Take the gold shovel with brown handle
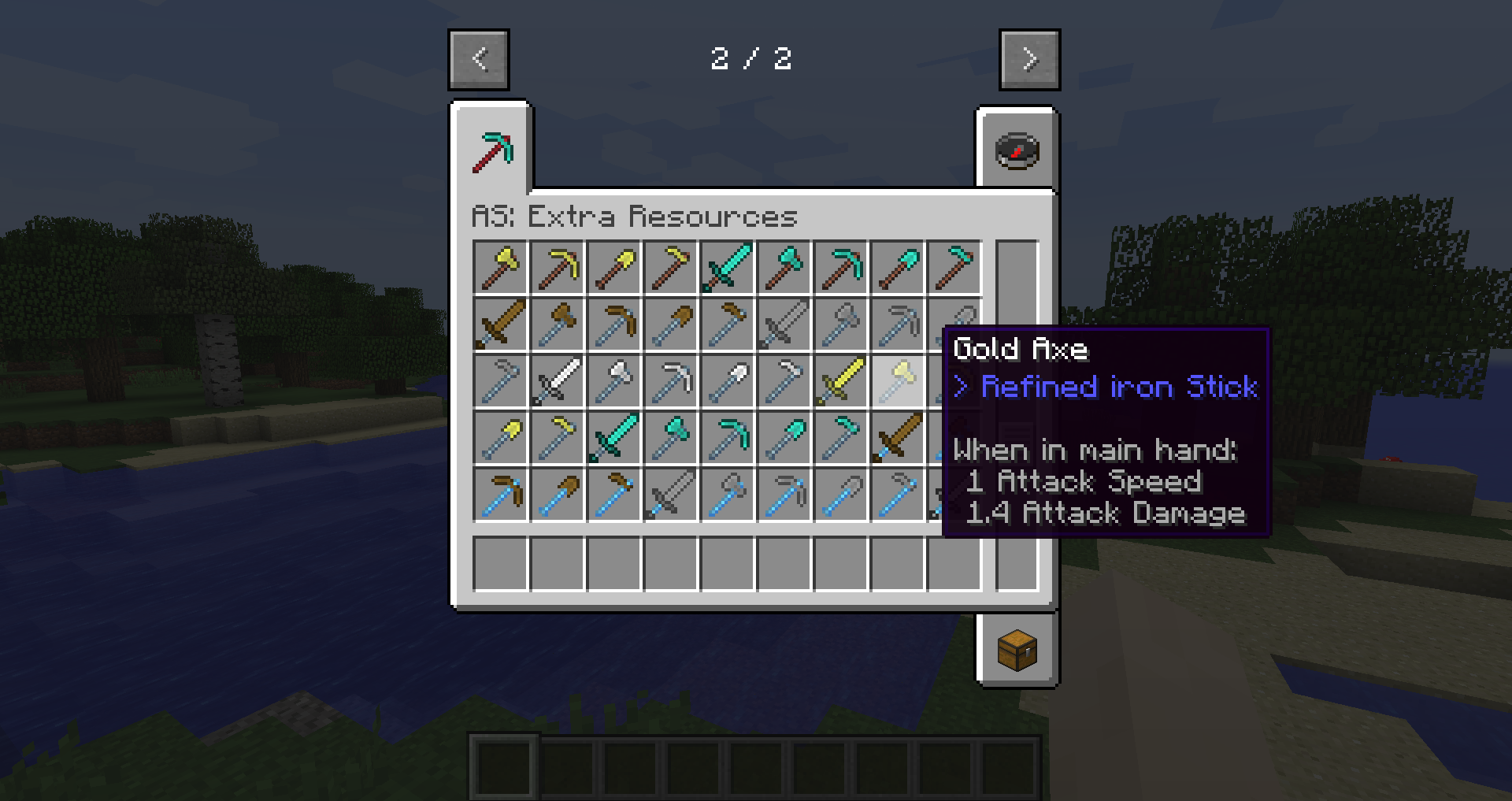Viewport: 1512px width, 801px height. [613, 268]
